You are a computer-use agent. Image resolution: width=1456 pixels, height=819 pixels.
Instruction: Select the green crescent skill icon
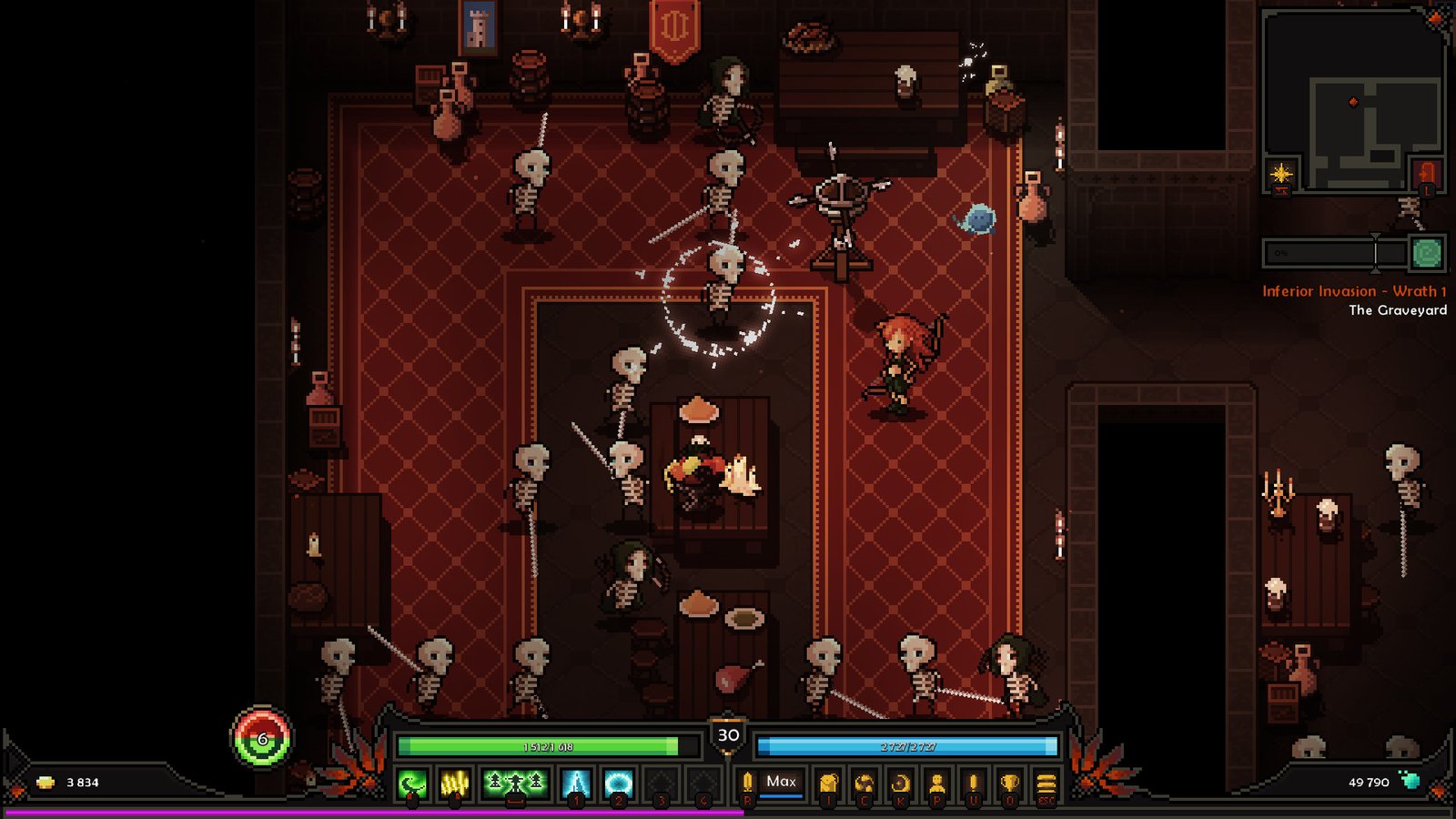411,784
